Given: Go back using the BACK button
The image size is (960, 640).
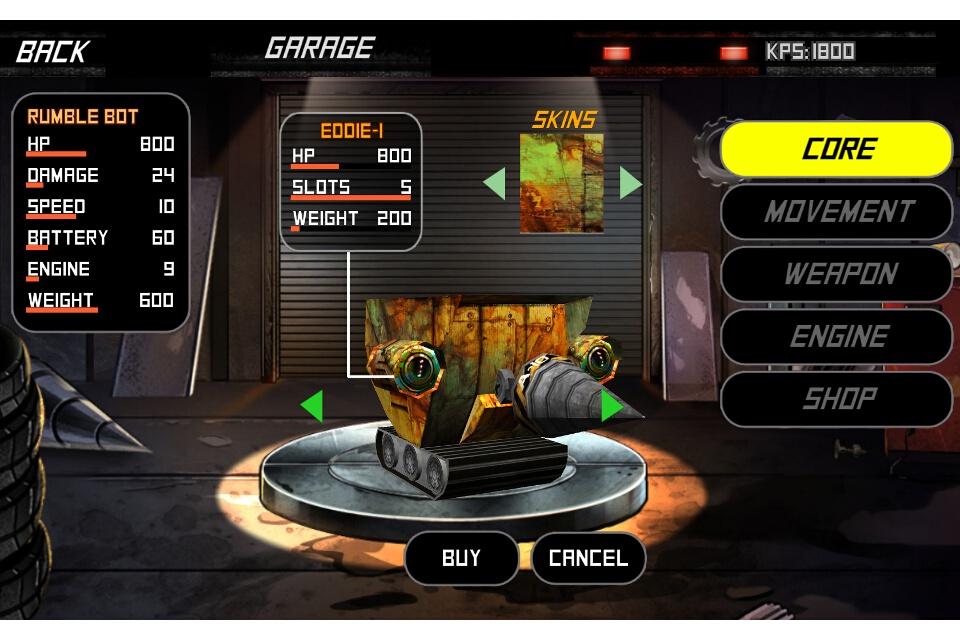Looking at the screenshot, I should coord(52,51).
